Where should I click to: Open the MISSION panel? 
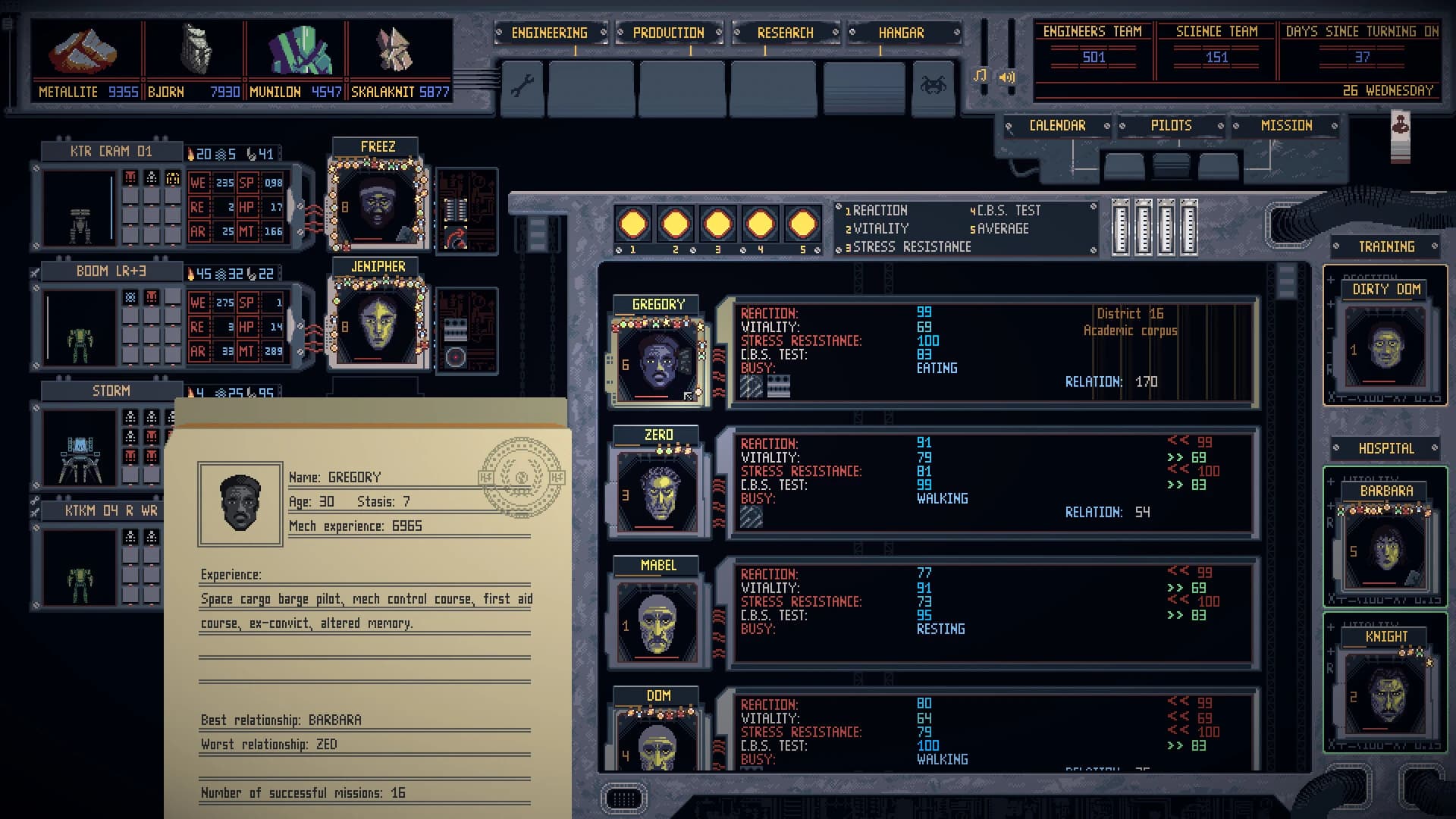1287,125
